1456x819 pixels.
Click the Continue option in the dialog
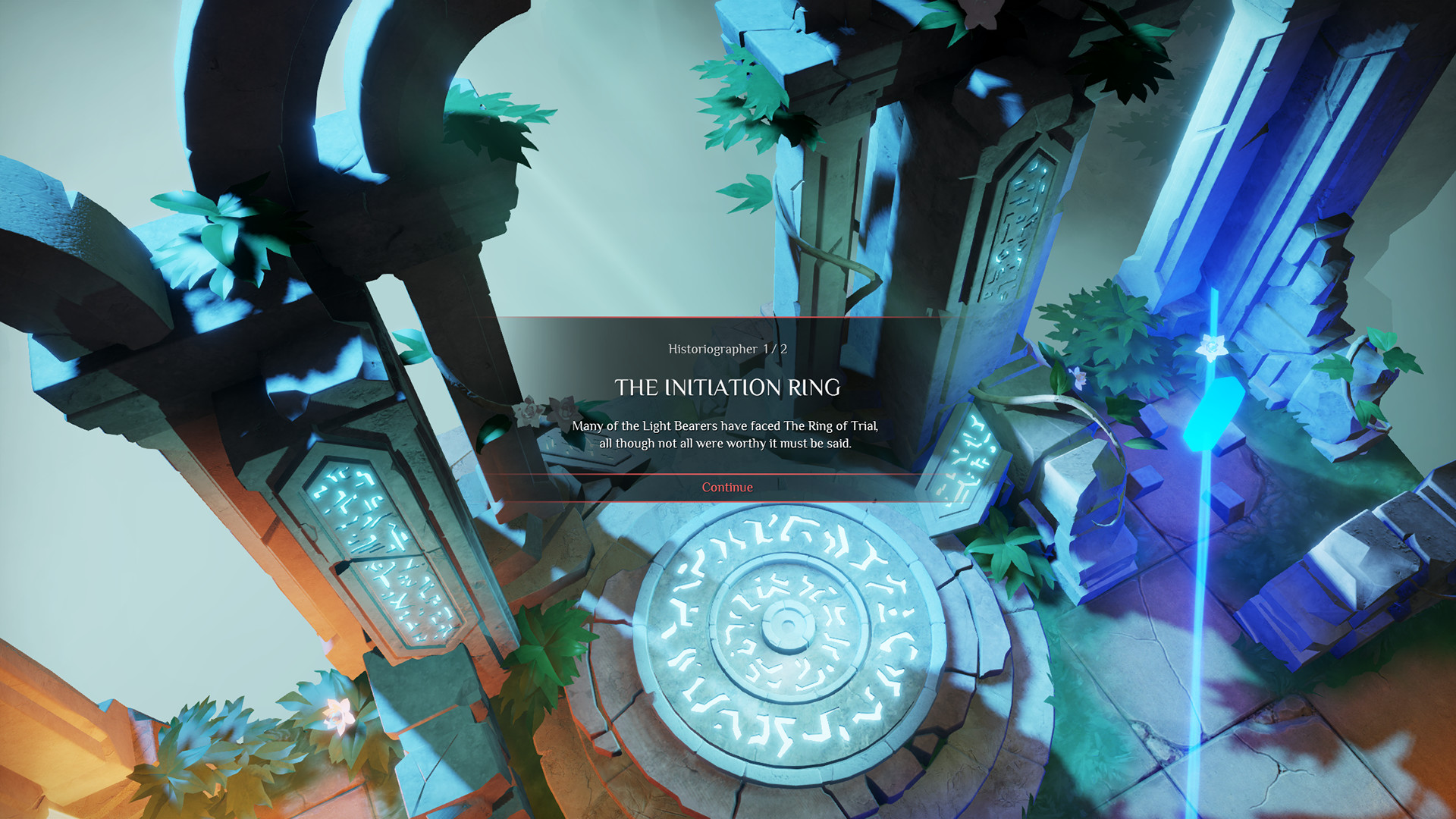726,488
